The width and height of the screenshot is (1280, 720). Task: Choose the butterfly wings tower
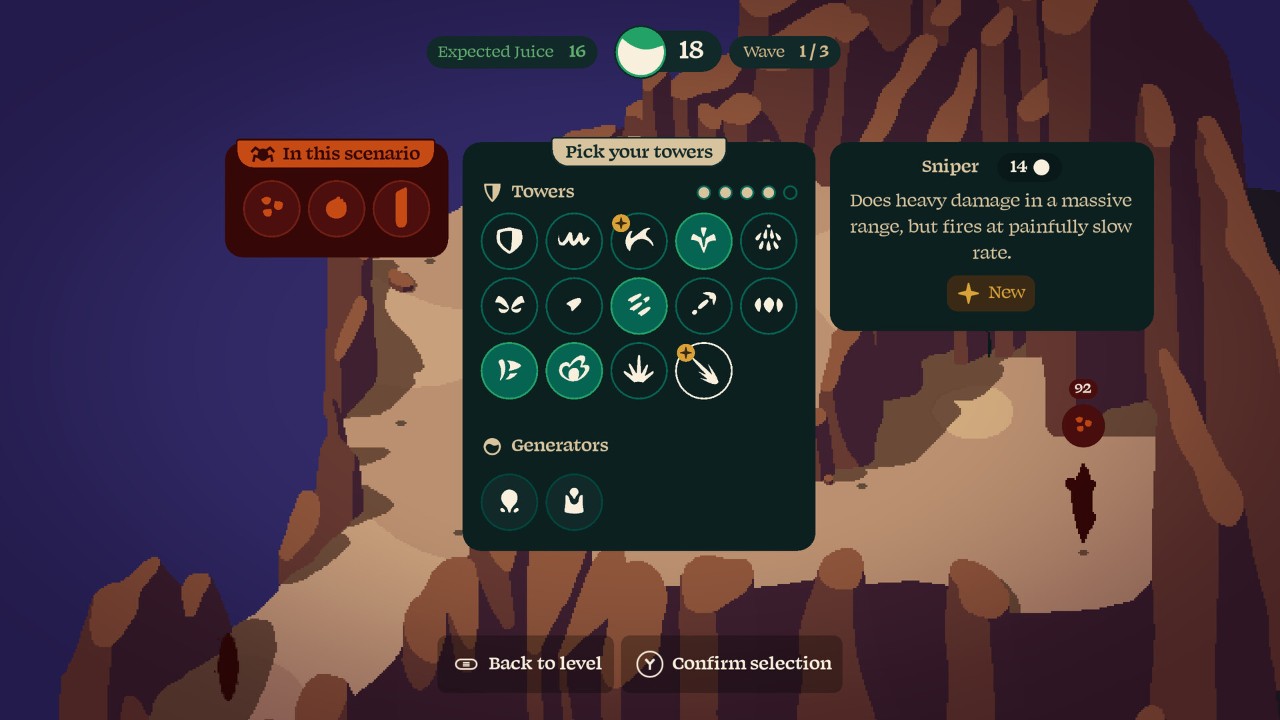pos(509,306)
